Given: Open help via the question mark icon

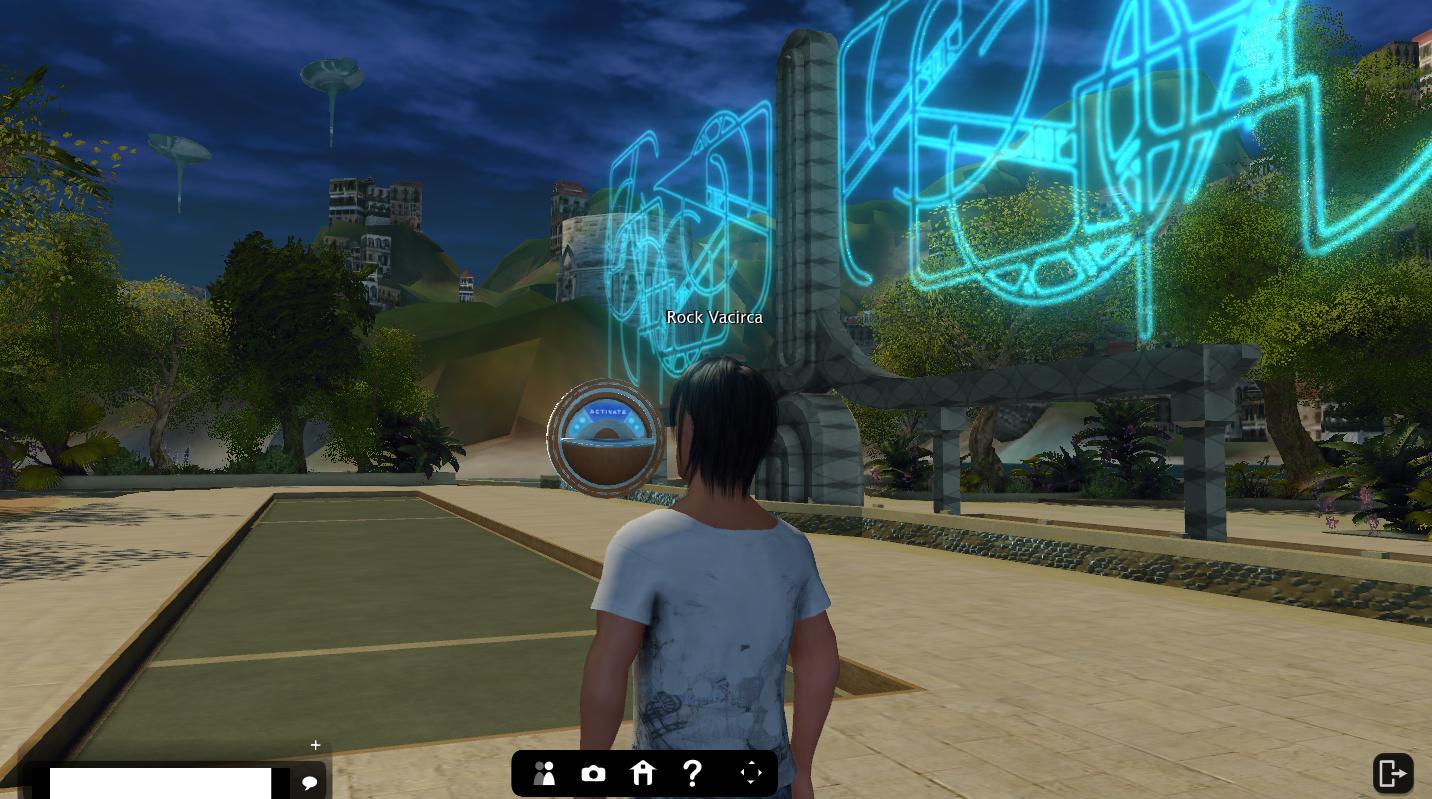Looking at the screenshot, I should pos(693,773).
